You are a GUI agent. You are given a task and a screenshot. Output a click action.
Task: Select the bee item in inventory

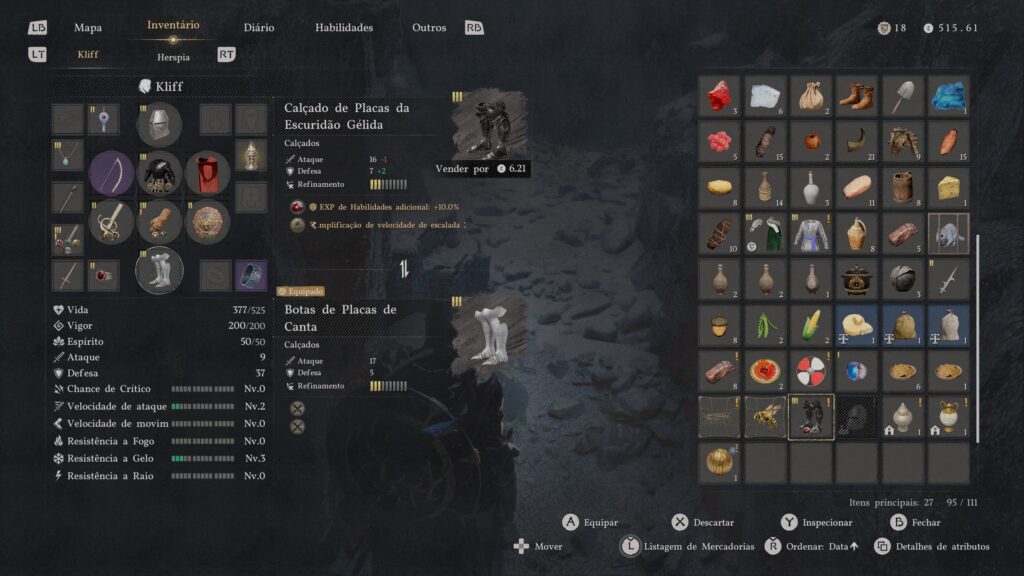pyautogui.click(x=765, y=417)
